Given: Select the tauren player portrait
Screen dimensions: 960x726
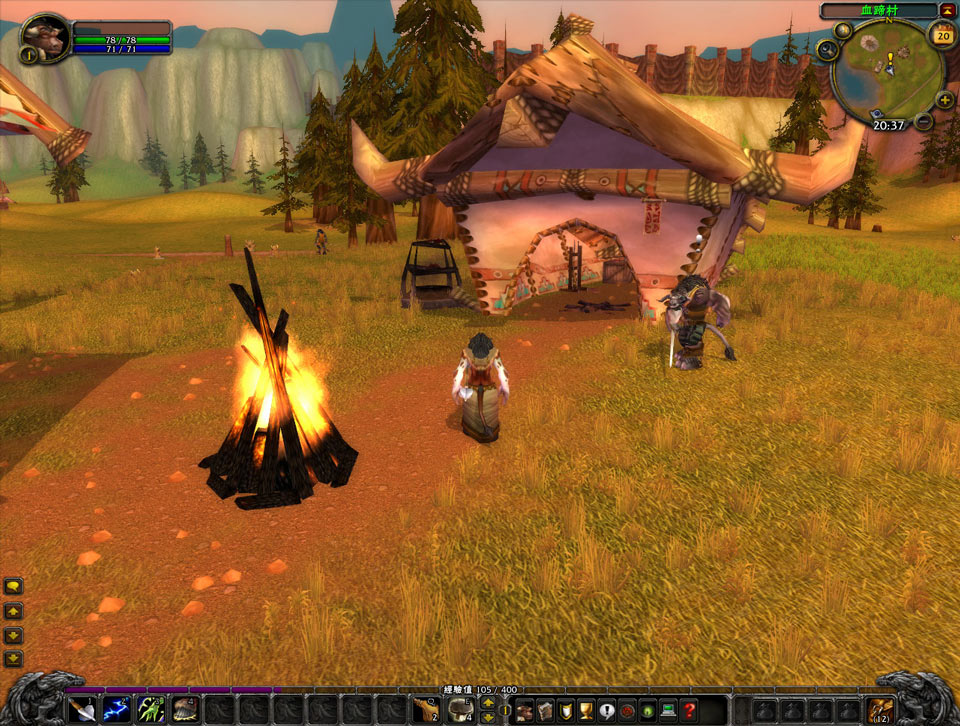Looking at the screenshot, I should 46,37.
